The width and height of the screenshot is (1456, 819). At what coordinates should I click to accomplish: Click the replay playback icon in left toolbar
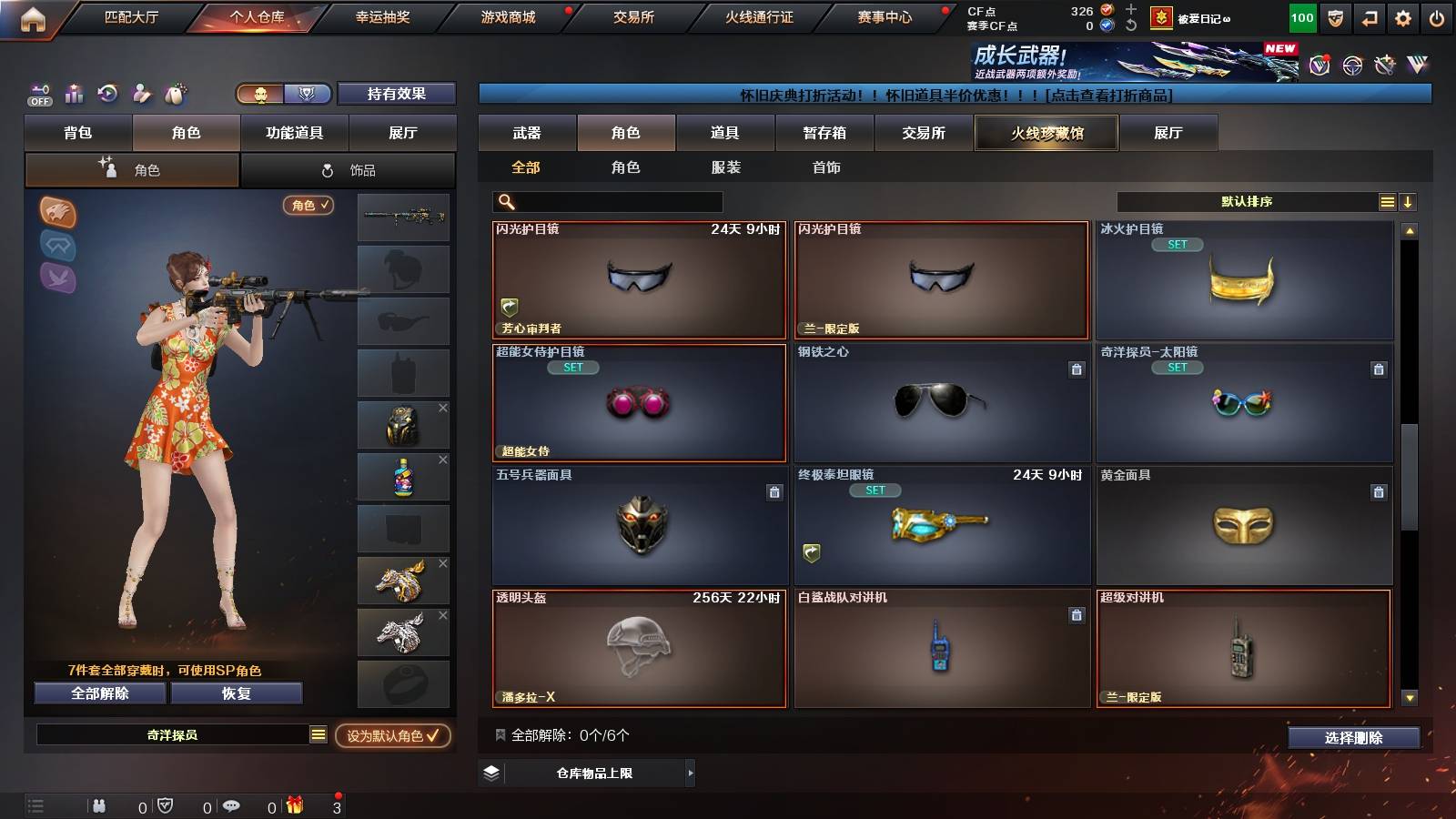click(107, 92)
